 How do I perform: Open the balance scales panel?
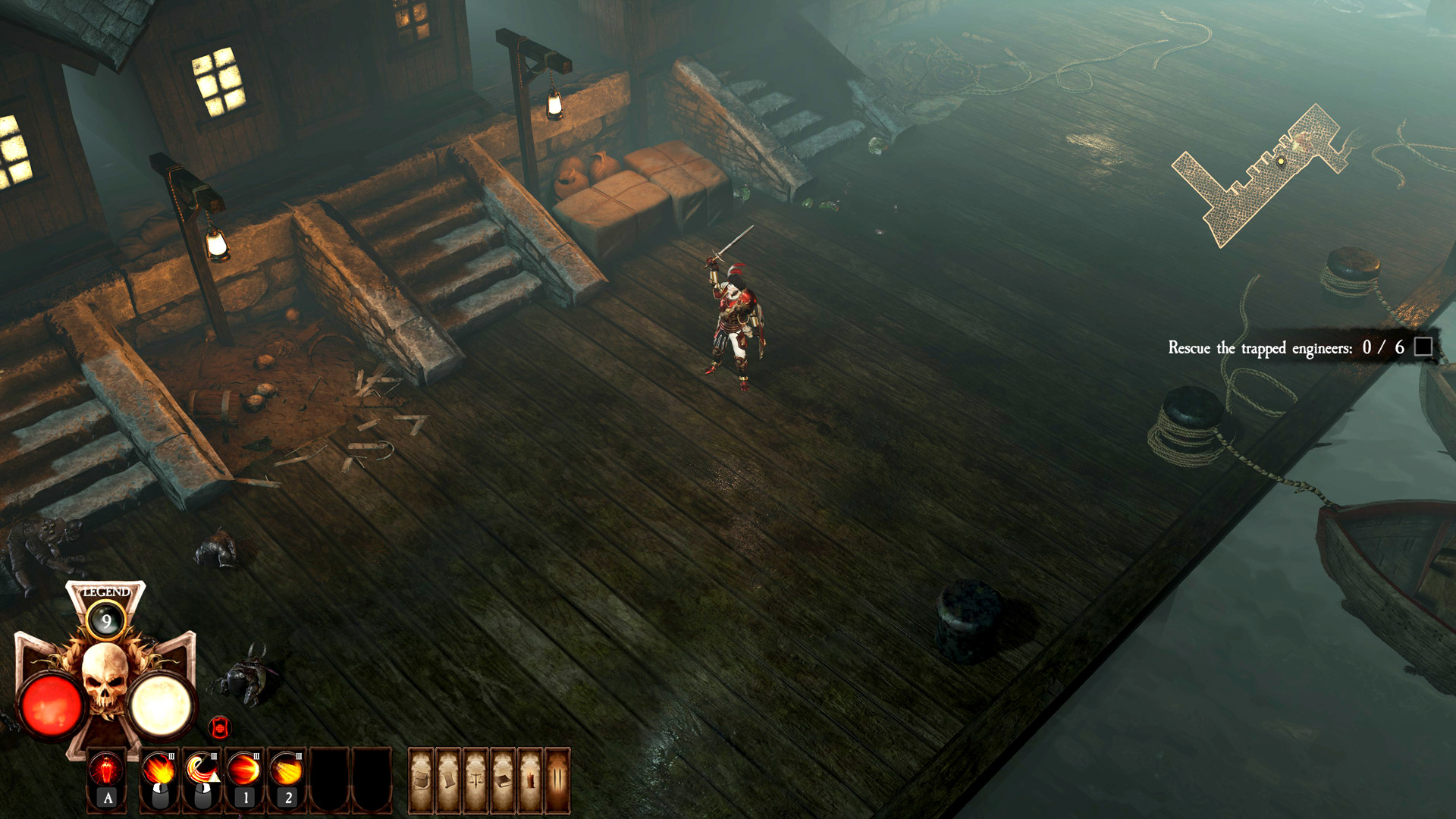[476, 780]
